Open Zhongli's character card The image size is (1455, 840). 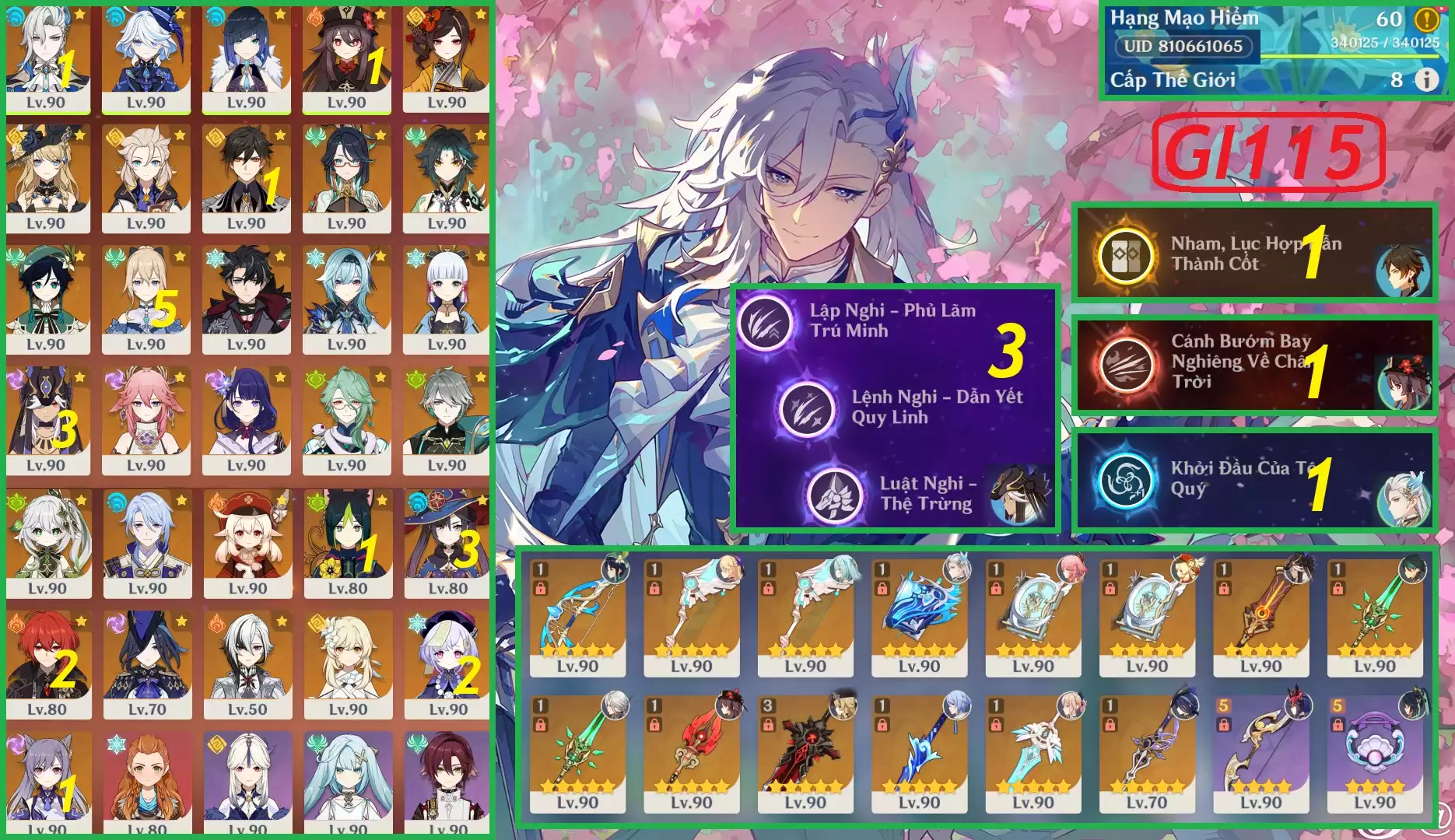pyautogui.click(x=246, y=179)
